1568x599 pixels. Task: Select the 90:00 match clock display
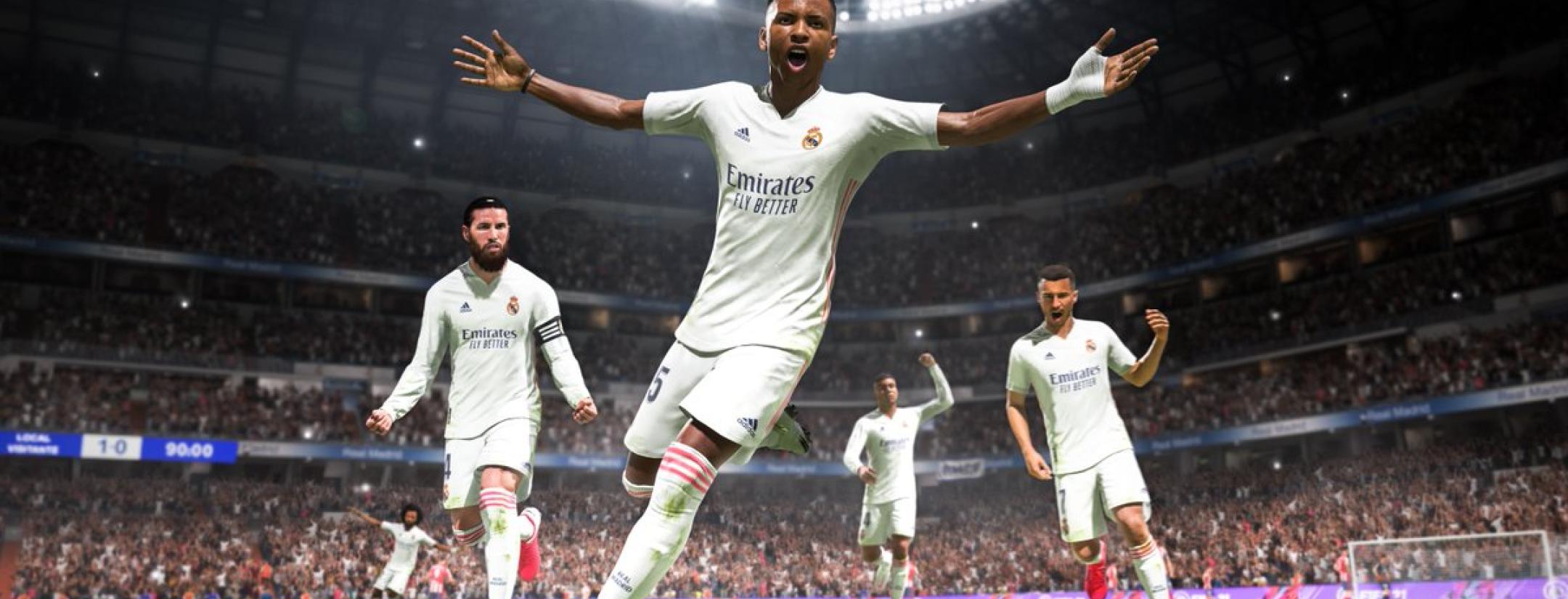click(189, 449)
